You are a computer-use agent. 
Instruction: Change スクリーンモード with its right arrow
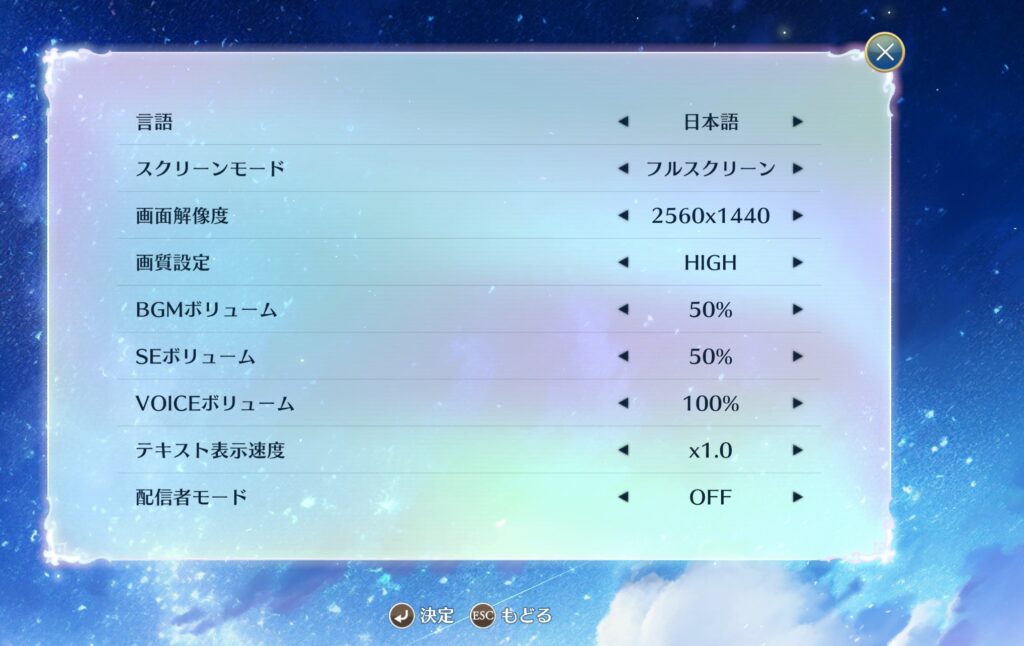tap(797, 169)
